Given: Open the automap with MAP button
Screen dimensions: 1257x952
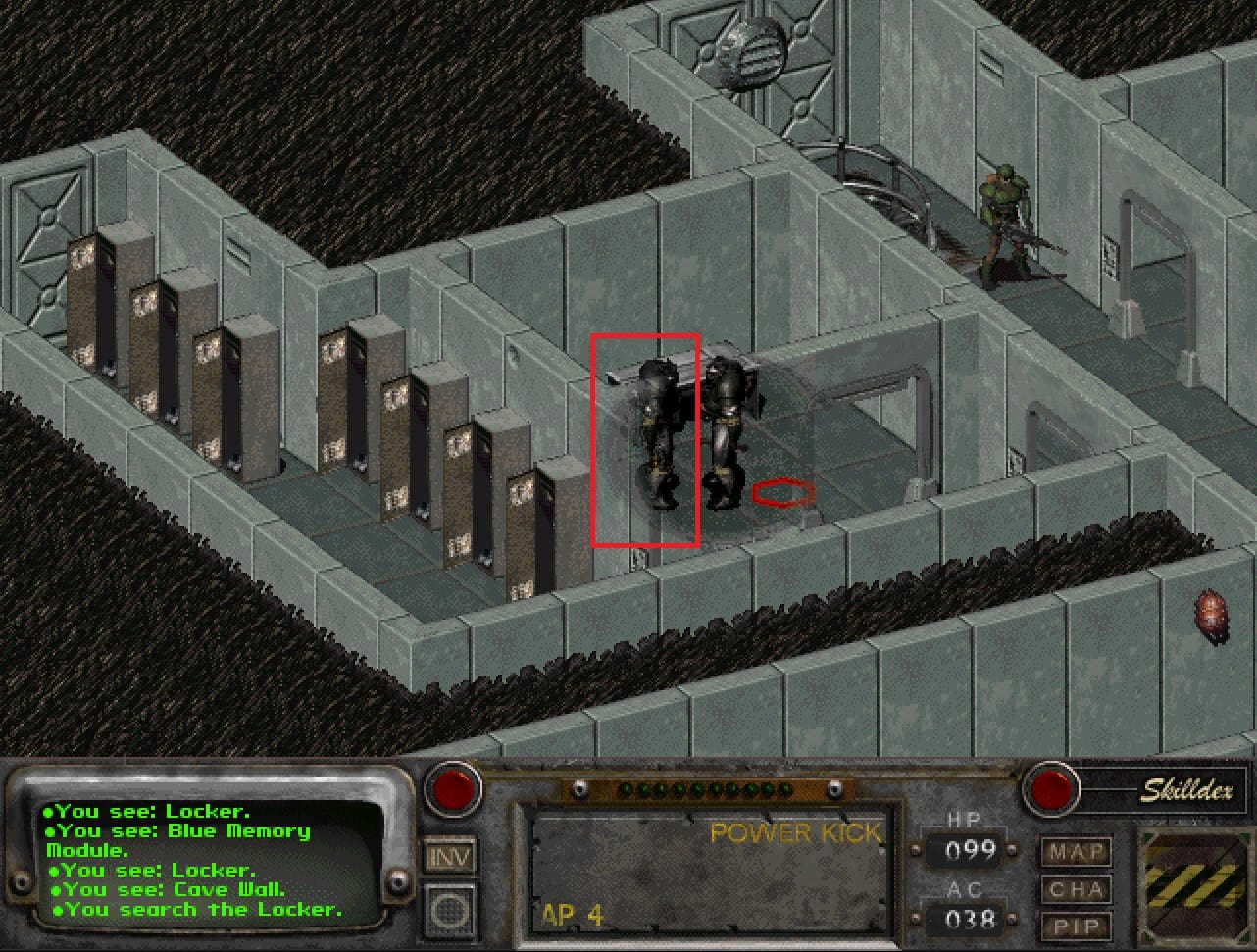Looking at the screenshot, I should [1076, 852].
